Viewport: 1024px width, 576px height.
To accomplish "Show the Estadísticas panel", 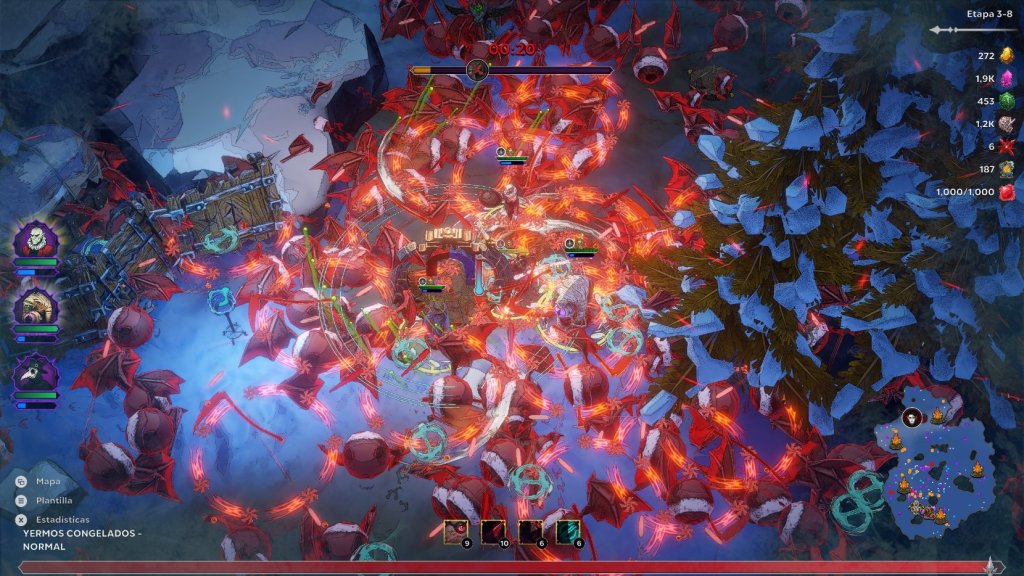I will [x=54, y=520].
